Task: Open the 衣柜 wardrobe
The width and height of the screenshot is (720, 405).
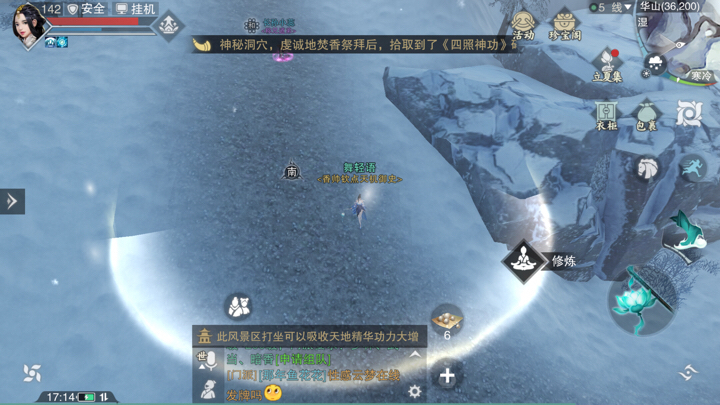Action: (x=607, y=115)
